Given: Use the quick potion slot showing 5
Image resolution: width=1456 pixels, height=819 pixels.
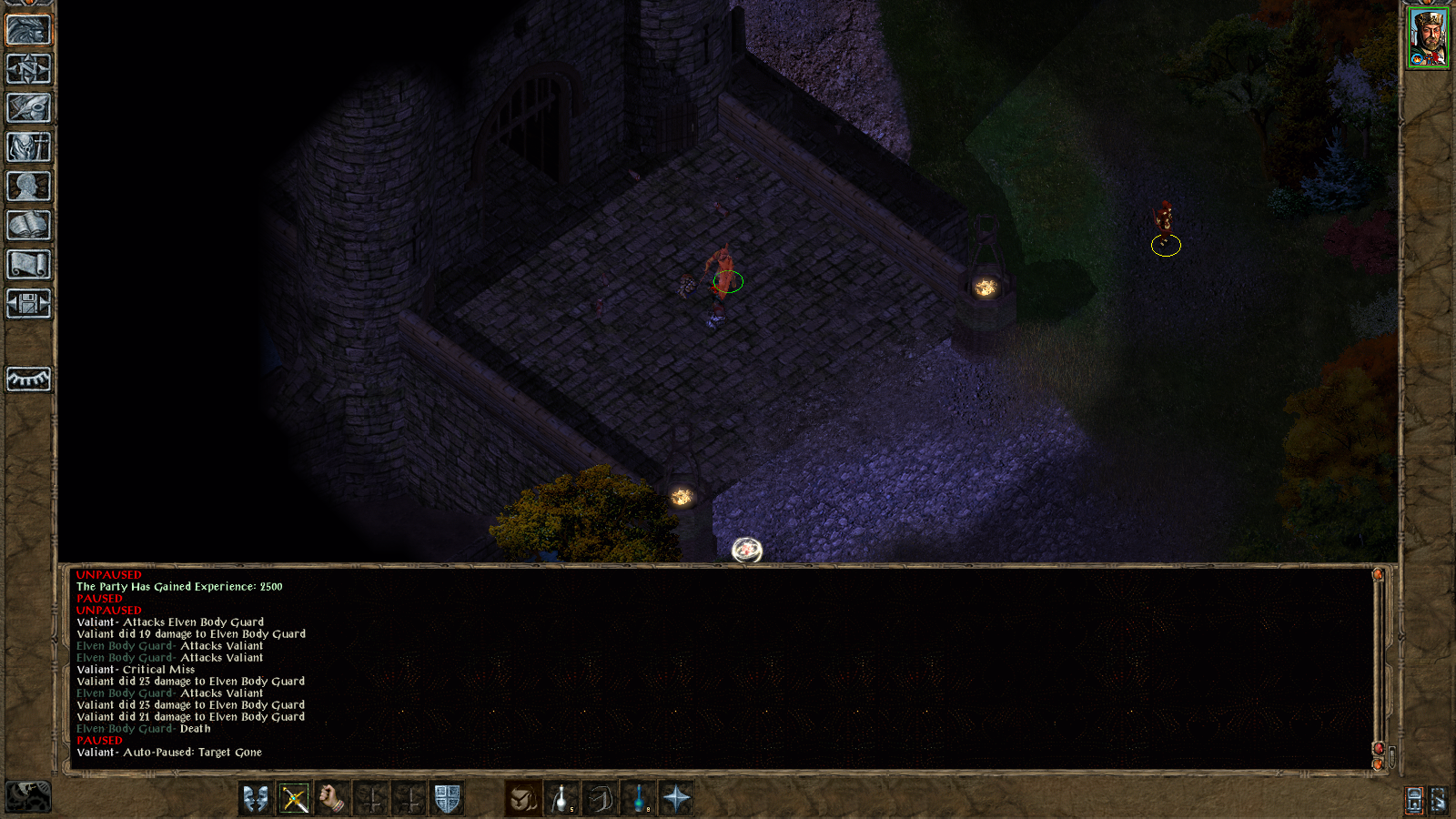Looking at the screenshot, I should (559, 797).
